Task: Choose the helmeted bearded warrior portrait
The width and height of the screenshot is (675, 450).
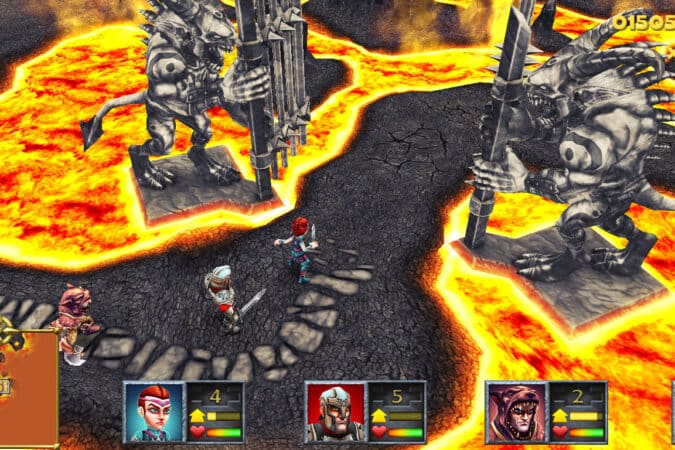Action: pos(334,411)
